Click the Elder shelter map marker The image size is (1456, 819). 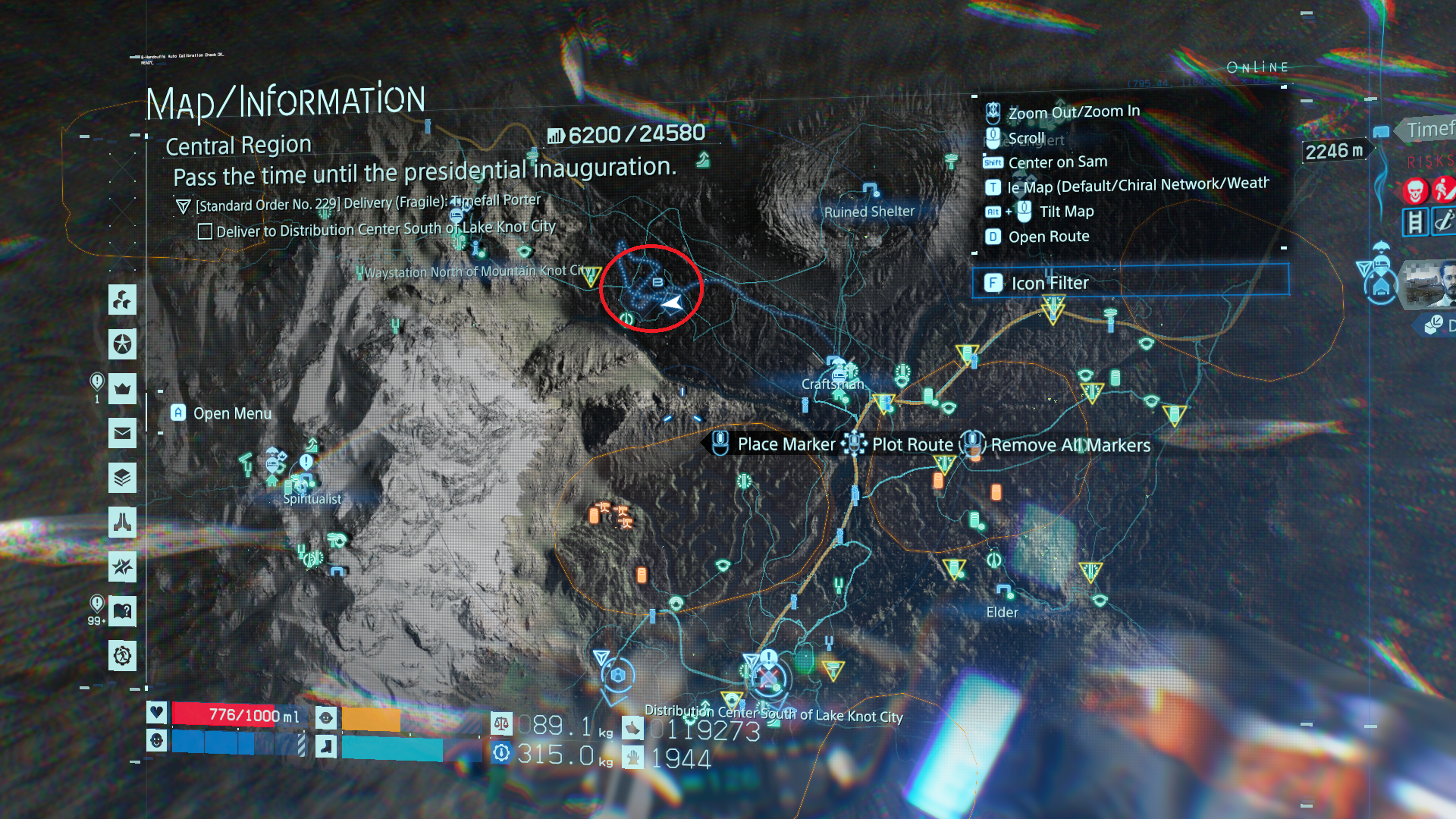(1004, 592)
